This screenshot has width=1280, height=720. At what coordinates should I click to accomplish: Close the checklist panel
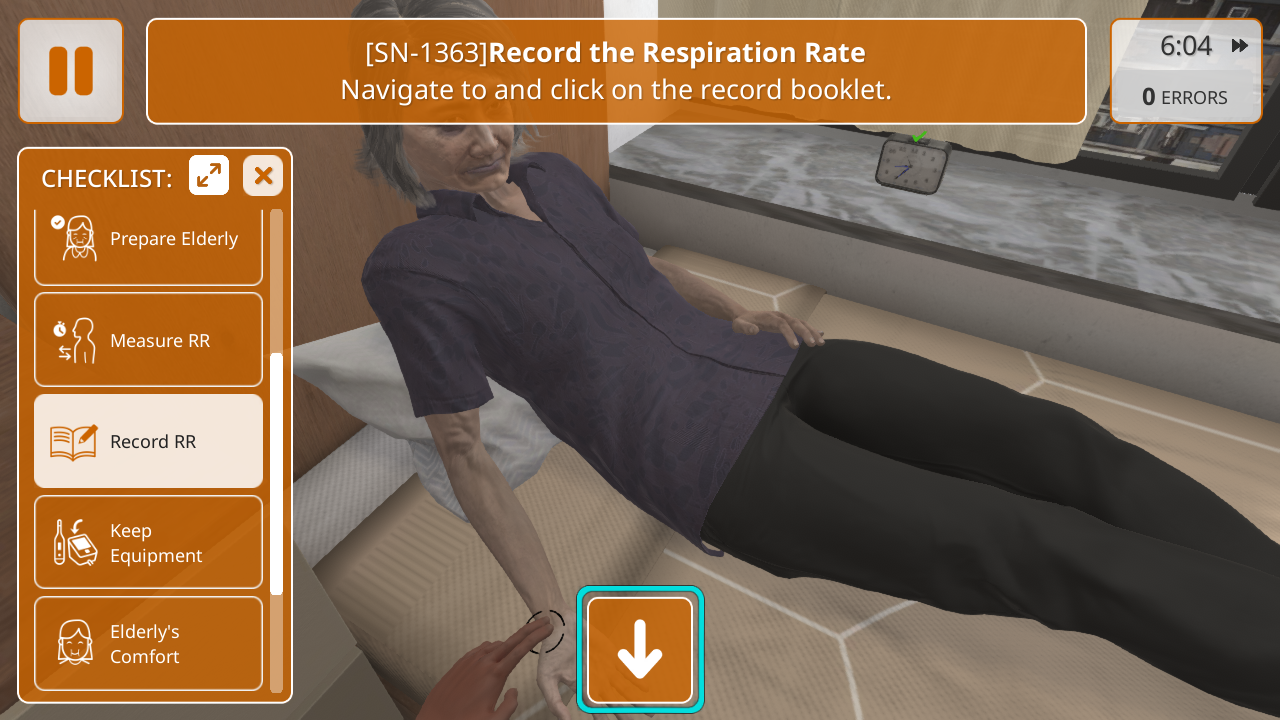263,176
